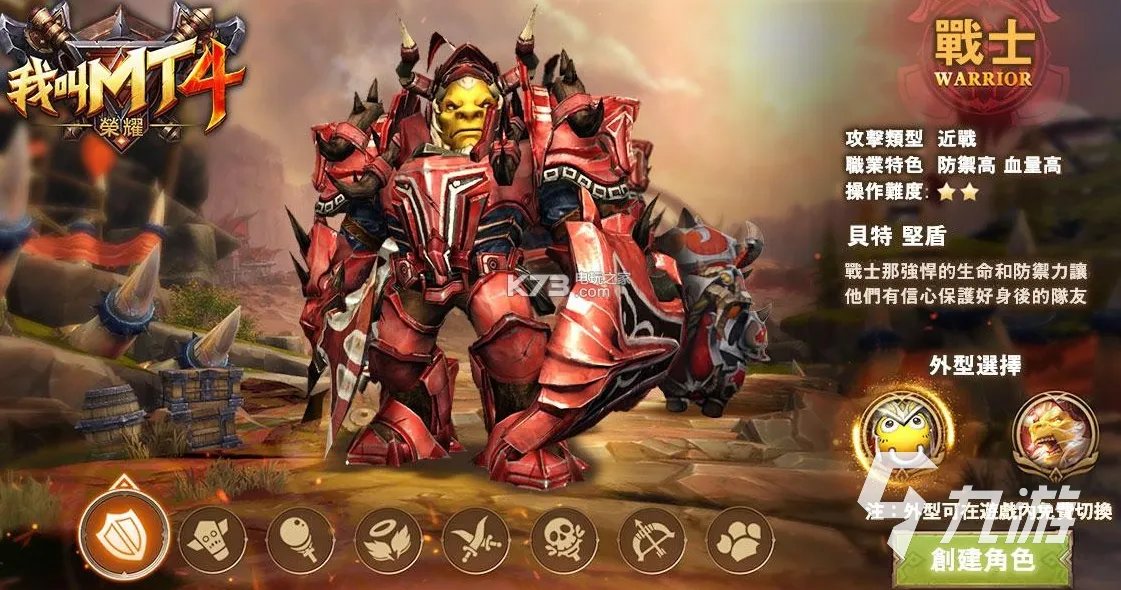Switch to the bow and arrow class
Viewport: 1121px width, 590px height.
[x=652, y=540]
